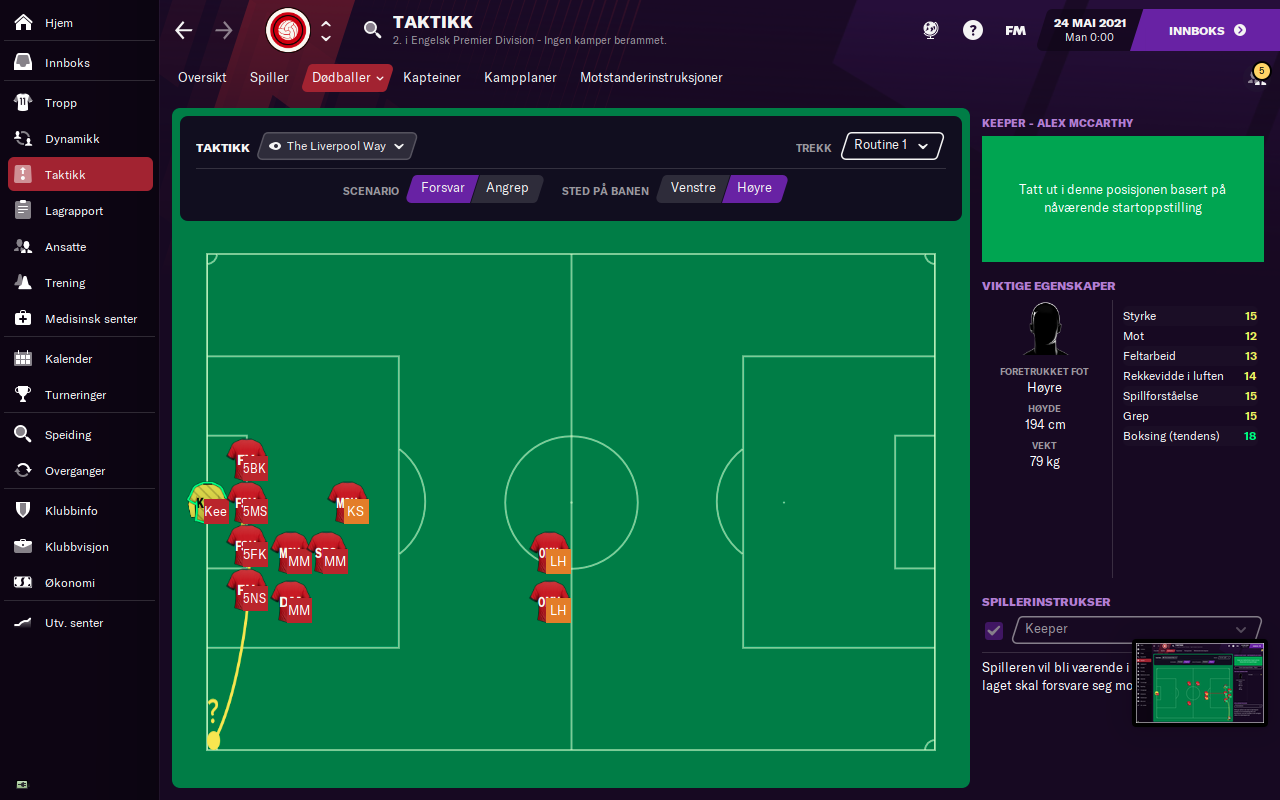Switch to the Oversikt tab
The width and height of the screenshot is (1280, 800).
tap(202, 78)
